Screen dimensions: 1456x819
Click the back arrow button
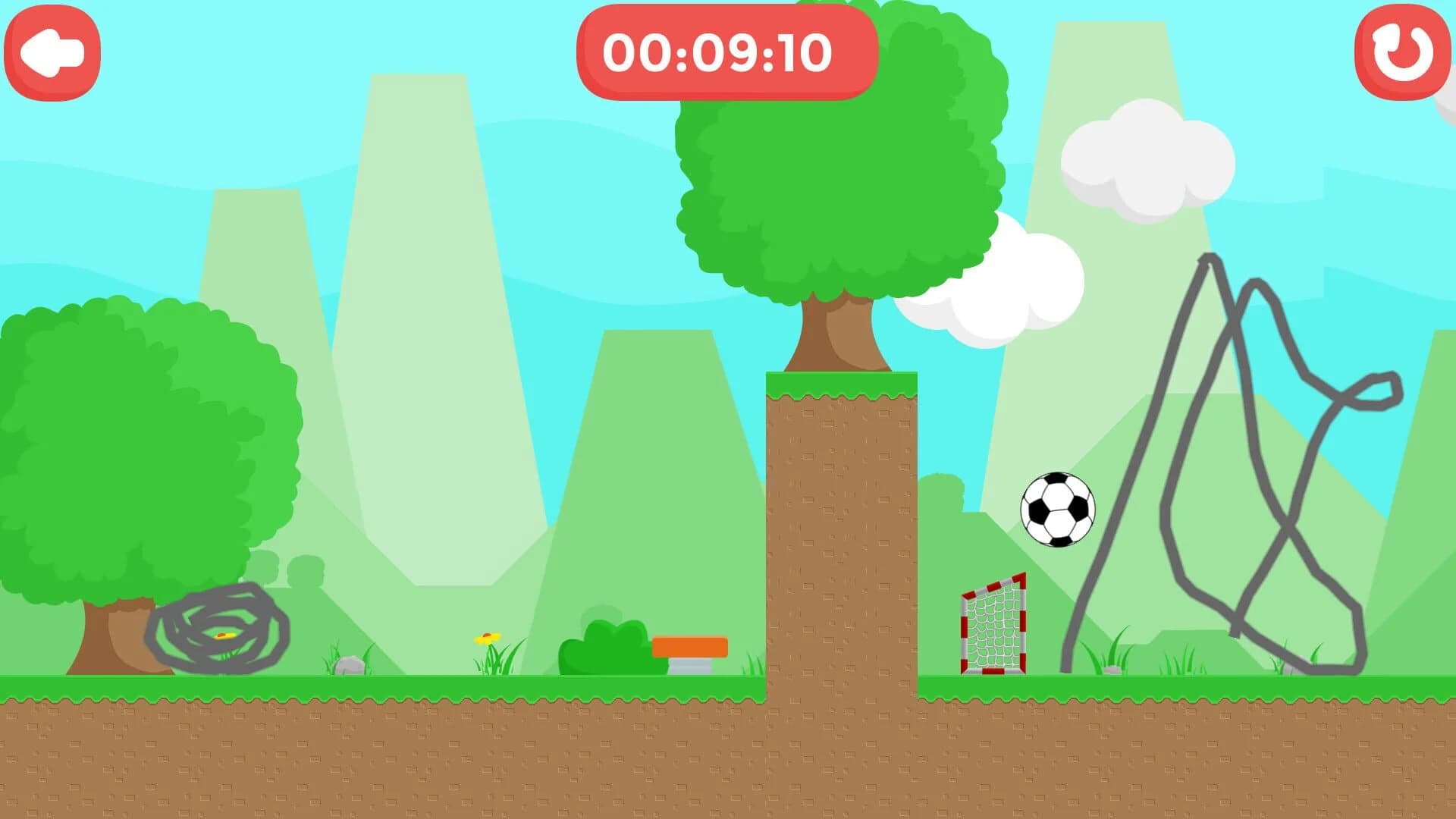52,52
